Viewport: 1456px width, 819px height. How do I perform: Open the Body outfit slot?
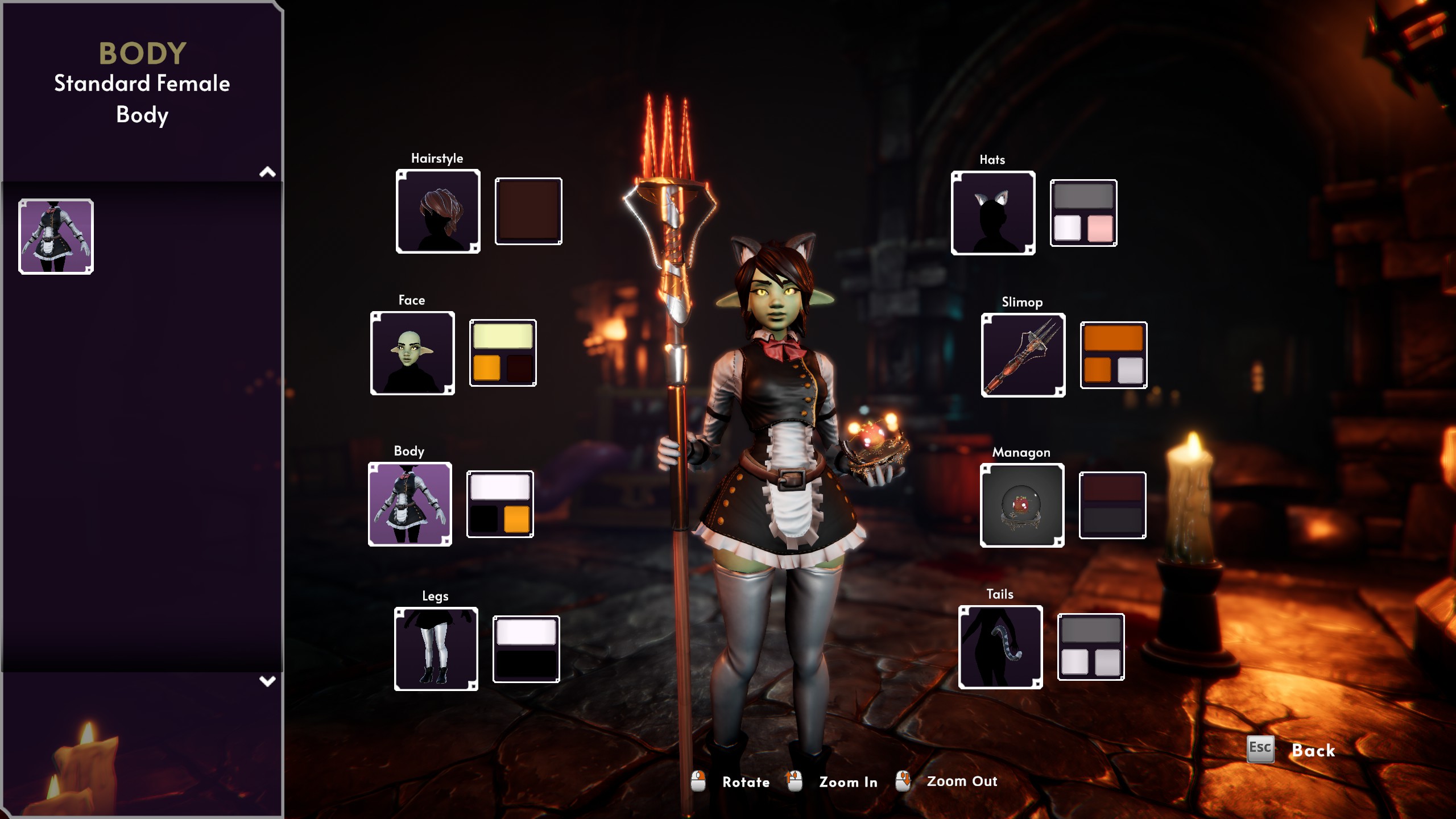pyautogui.click(x=409, y=504)
